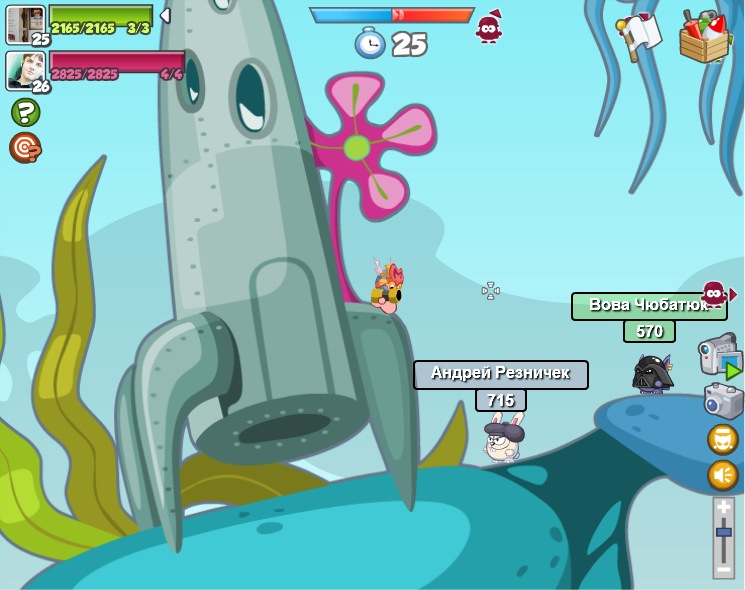The height and width of the screenshot is (590, 745).
Task: Click the white surrender flag icon
Action: [639, 36]
